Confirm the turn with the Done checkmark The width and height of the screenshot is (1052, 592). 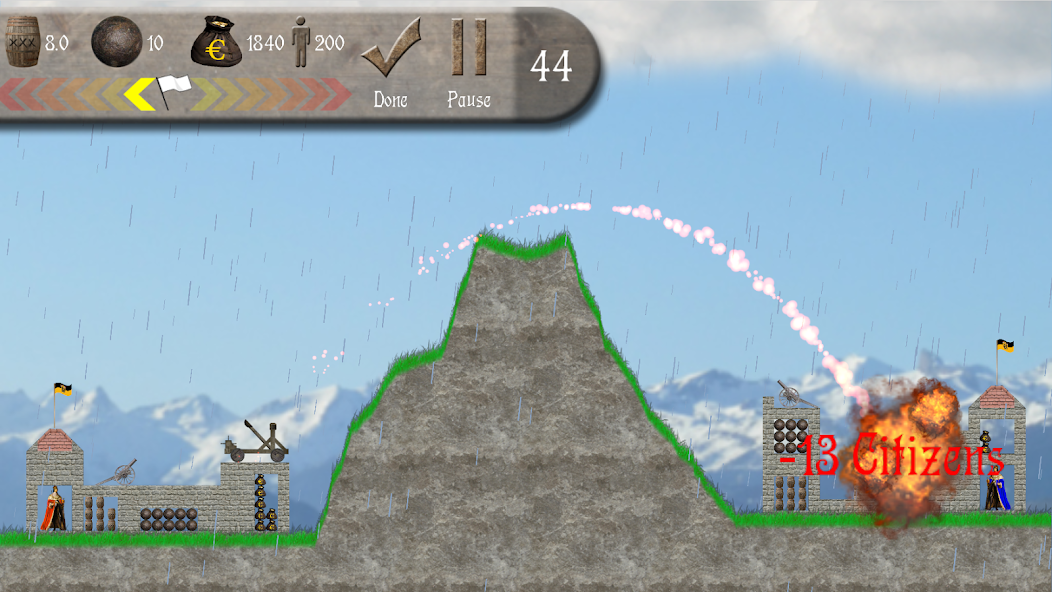pos(390,50)
